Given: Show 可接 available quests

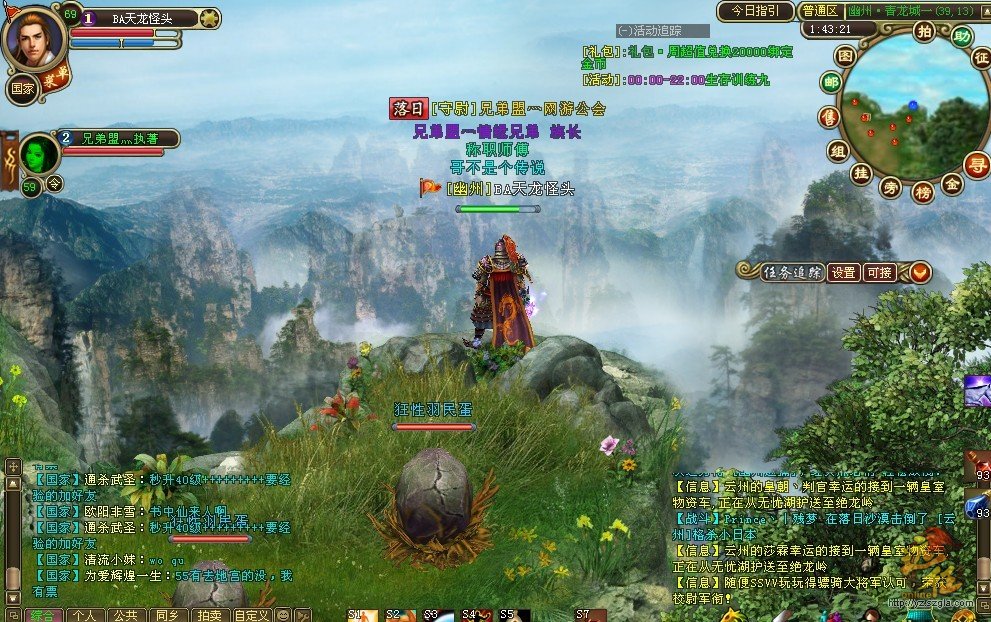Looking at the screenshot, I should tap(879, 272).
